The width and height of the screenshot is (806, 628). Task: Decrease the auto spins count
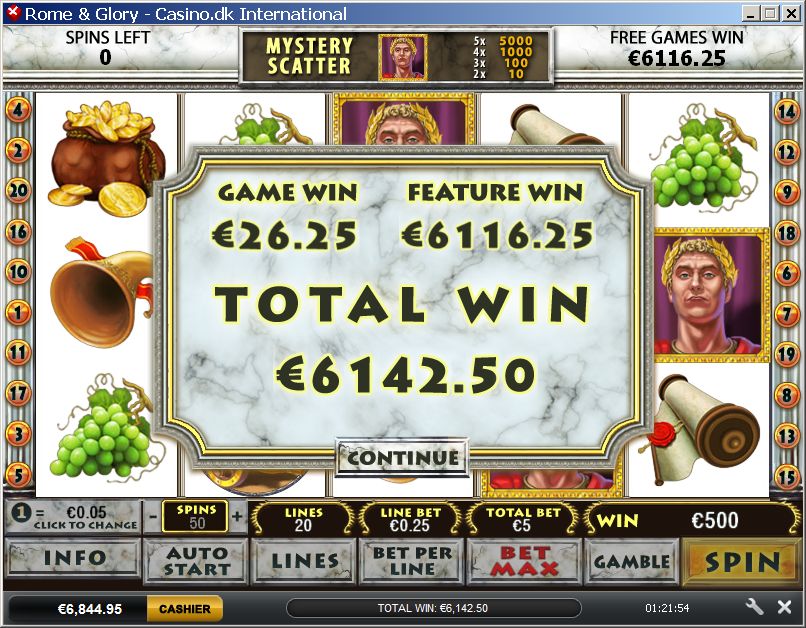(x=151, y=517)
